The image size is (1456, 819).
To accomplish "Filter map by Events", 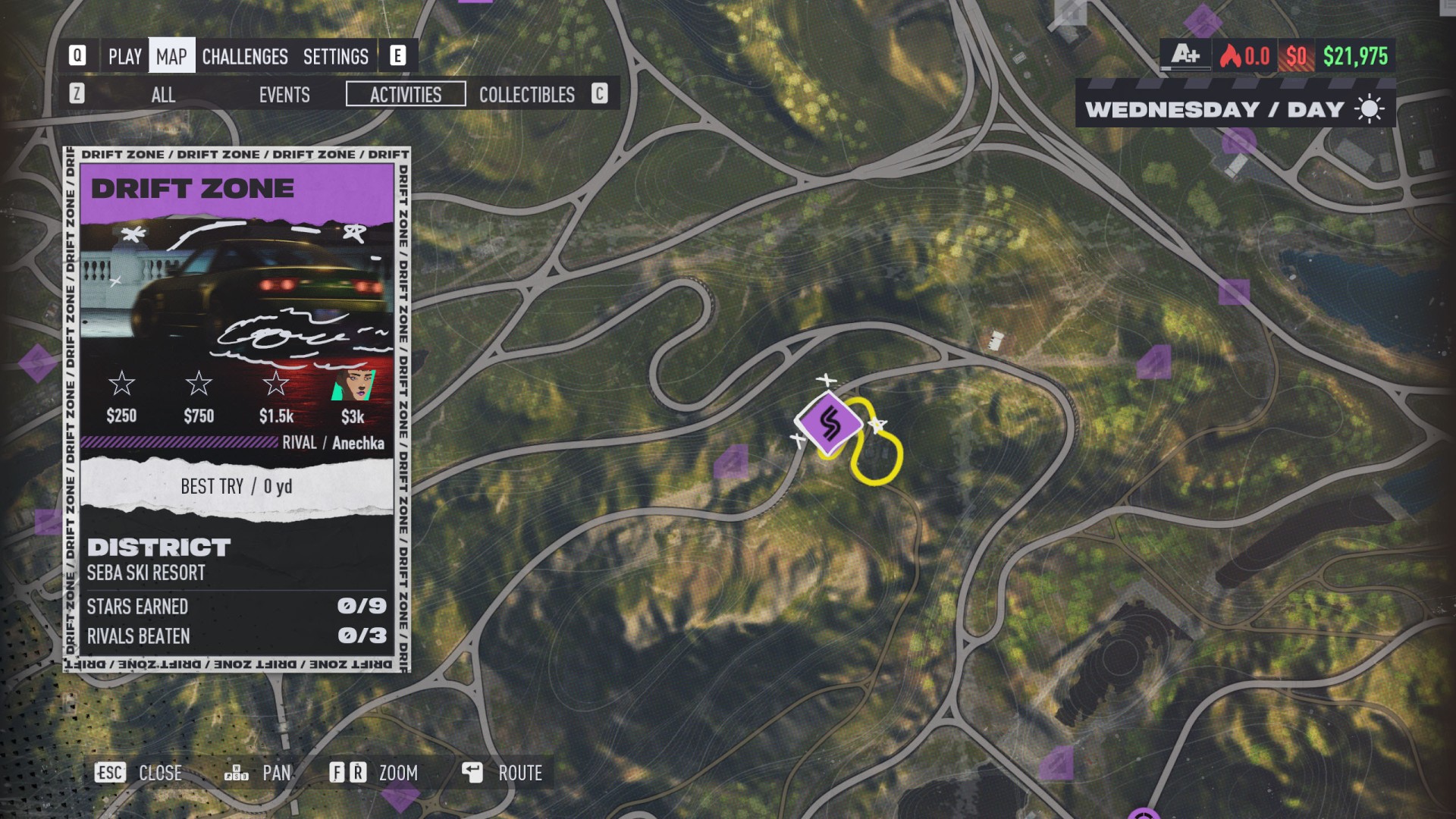I will click(284, 95).
